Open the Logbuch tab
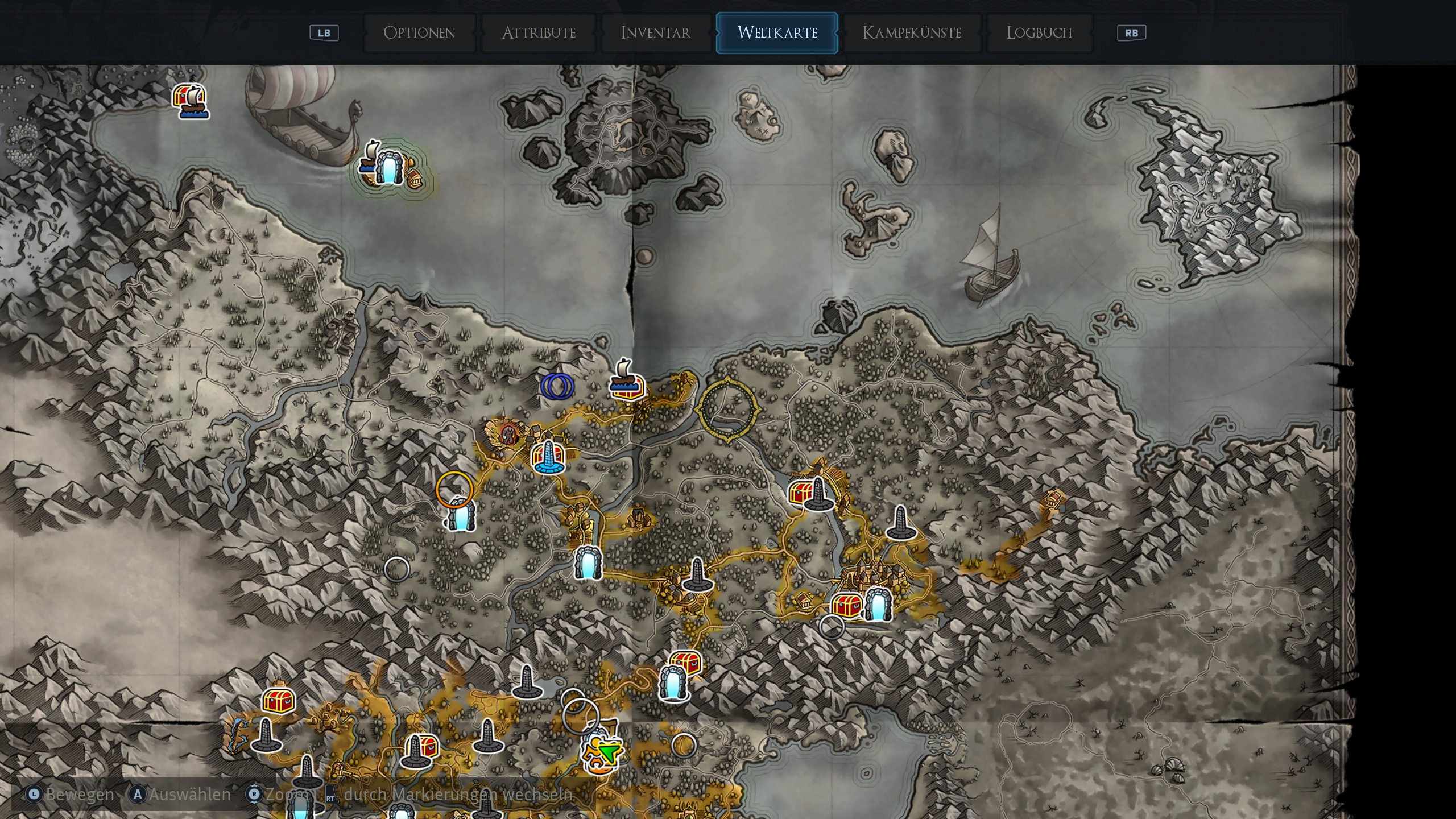 click(x=1039, y=33)
